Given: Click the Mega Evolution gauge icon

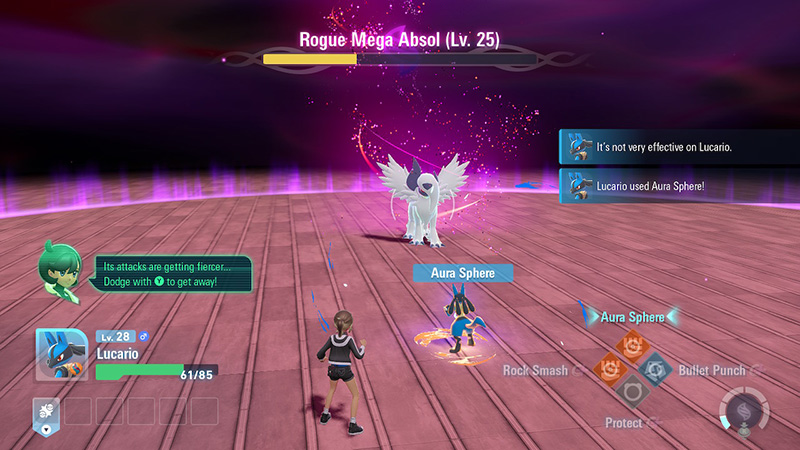Looking at the screenshot, I should tap(743, 410).
